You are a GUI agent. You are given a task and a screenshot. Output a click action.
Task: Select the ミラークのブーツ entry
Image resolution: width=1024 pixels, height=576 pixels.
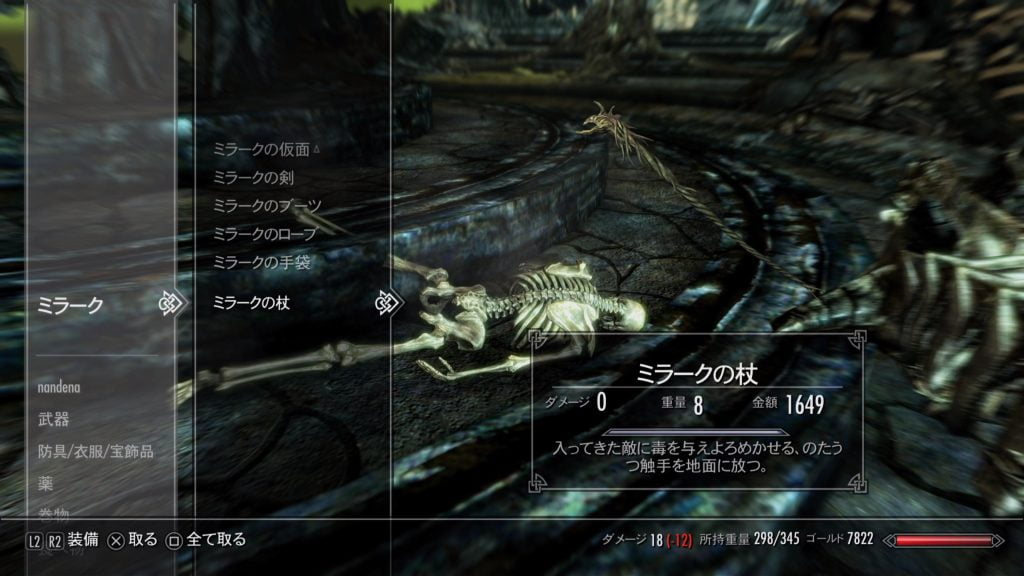click(267, 206)
